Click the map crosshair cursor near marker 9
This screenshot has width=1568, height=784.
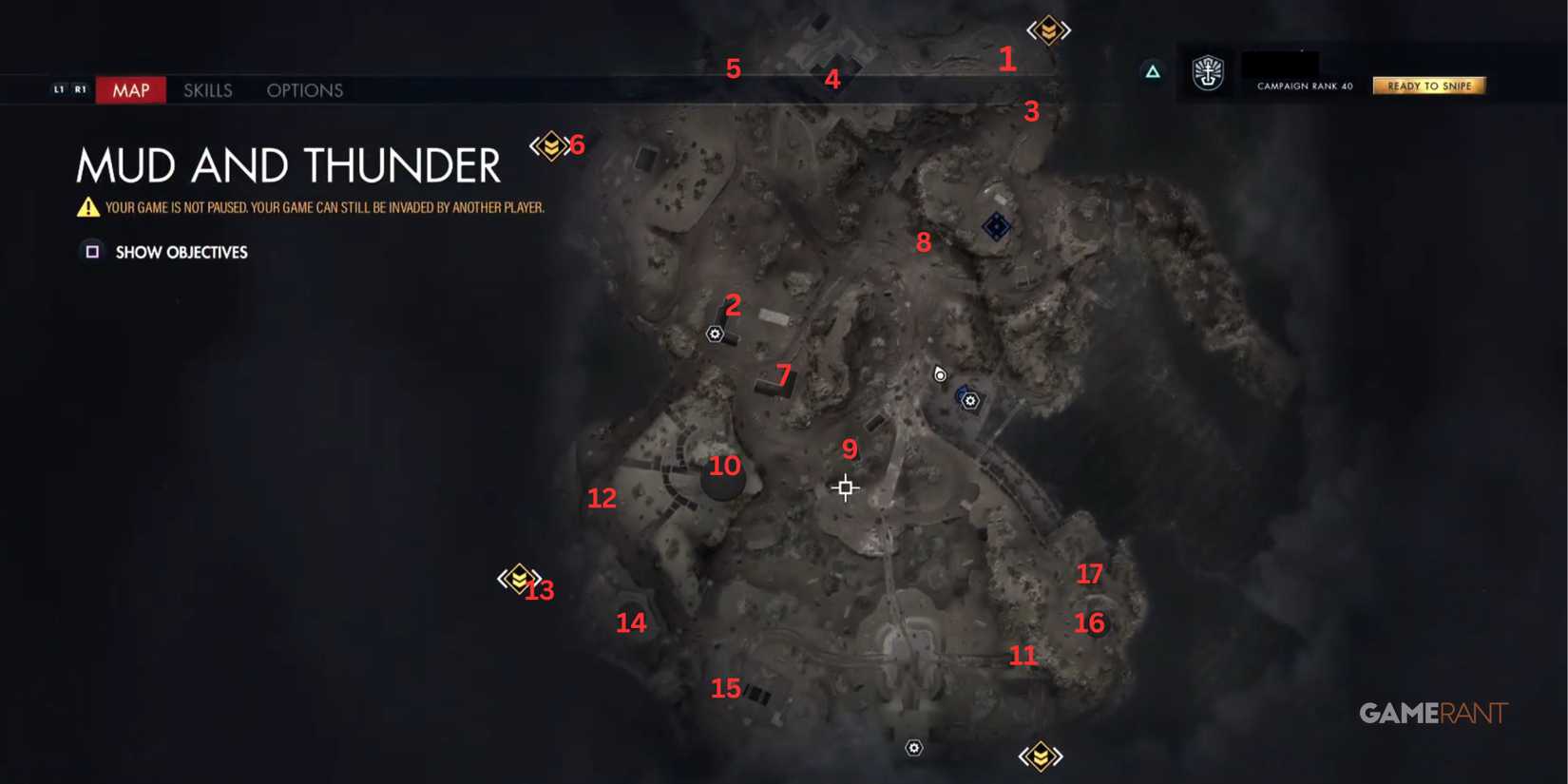[844, 487]
